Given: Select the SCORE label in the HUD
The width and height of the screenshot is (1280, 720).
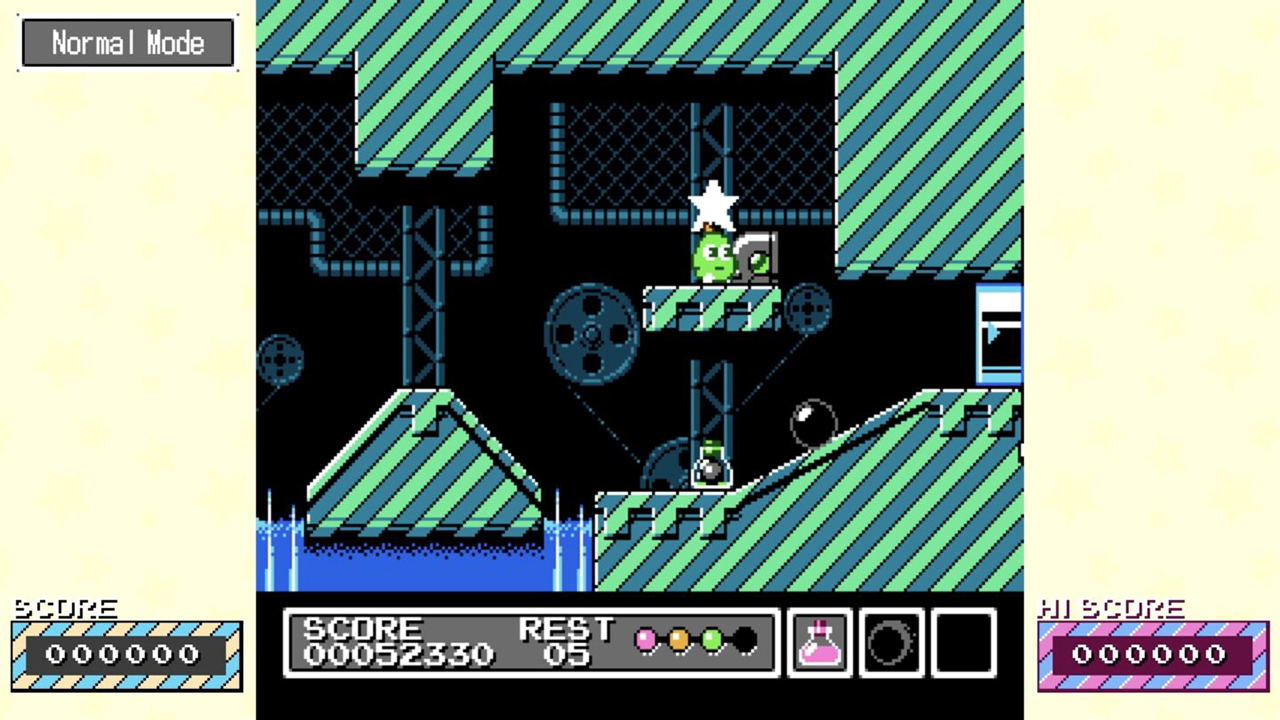Looking at the screenshot, I should (x=364, y=629).
